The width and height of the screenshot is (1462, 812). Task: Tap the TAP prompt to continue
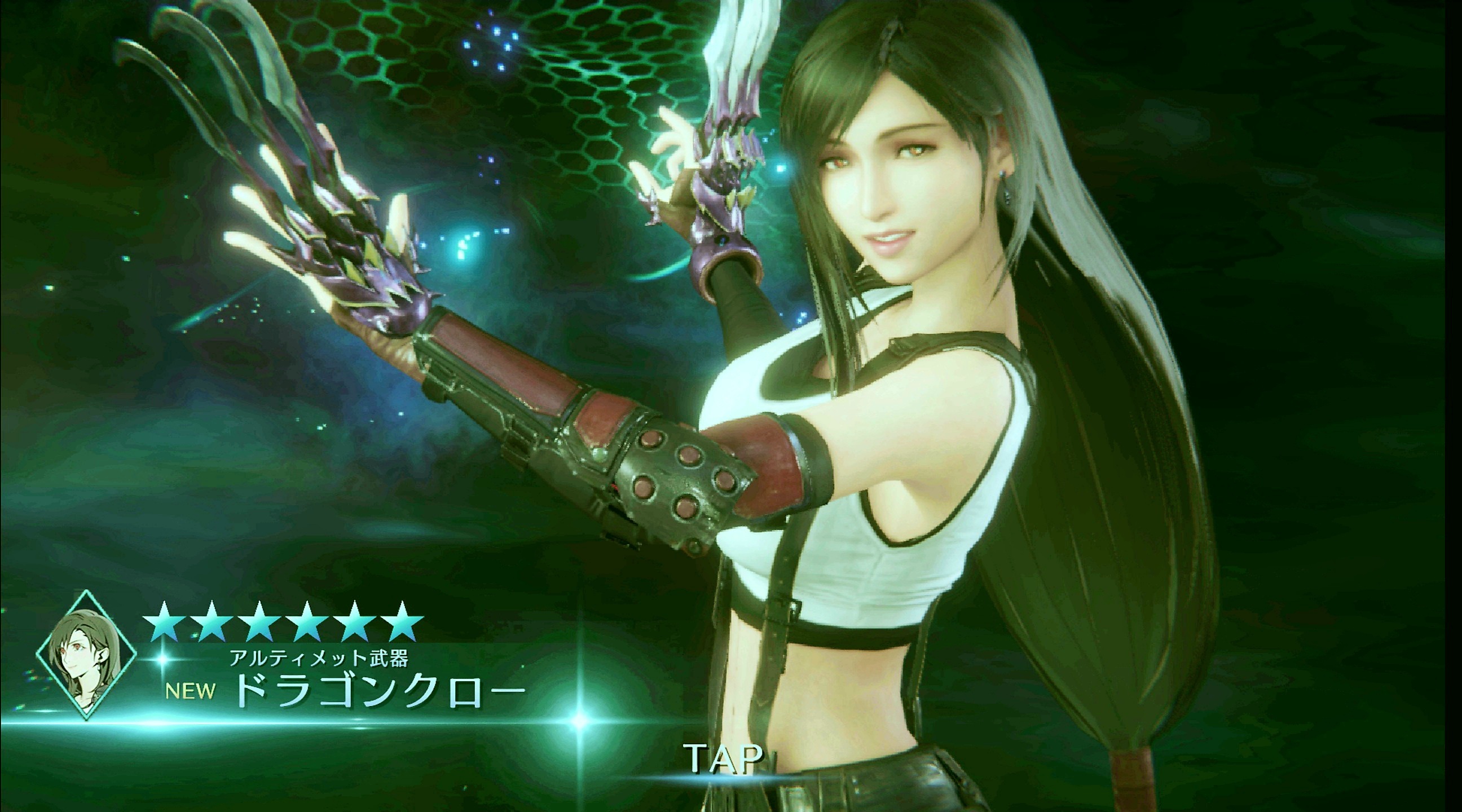tap(724, 757)
